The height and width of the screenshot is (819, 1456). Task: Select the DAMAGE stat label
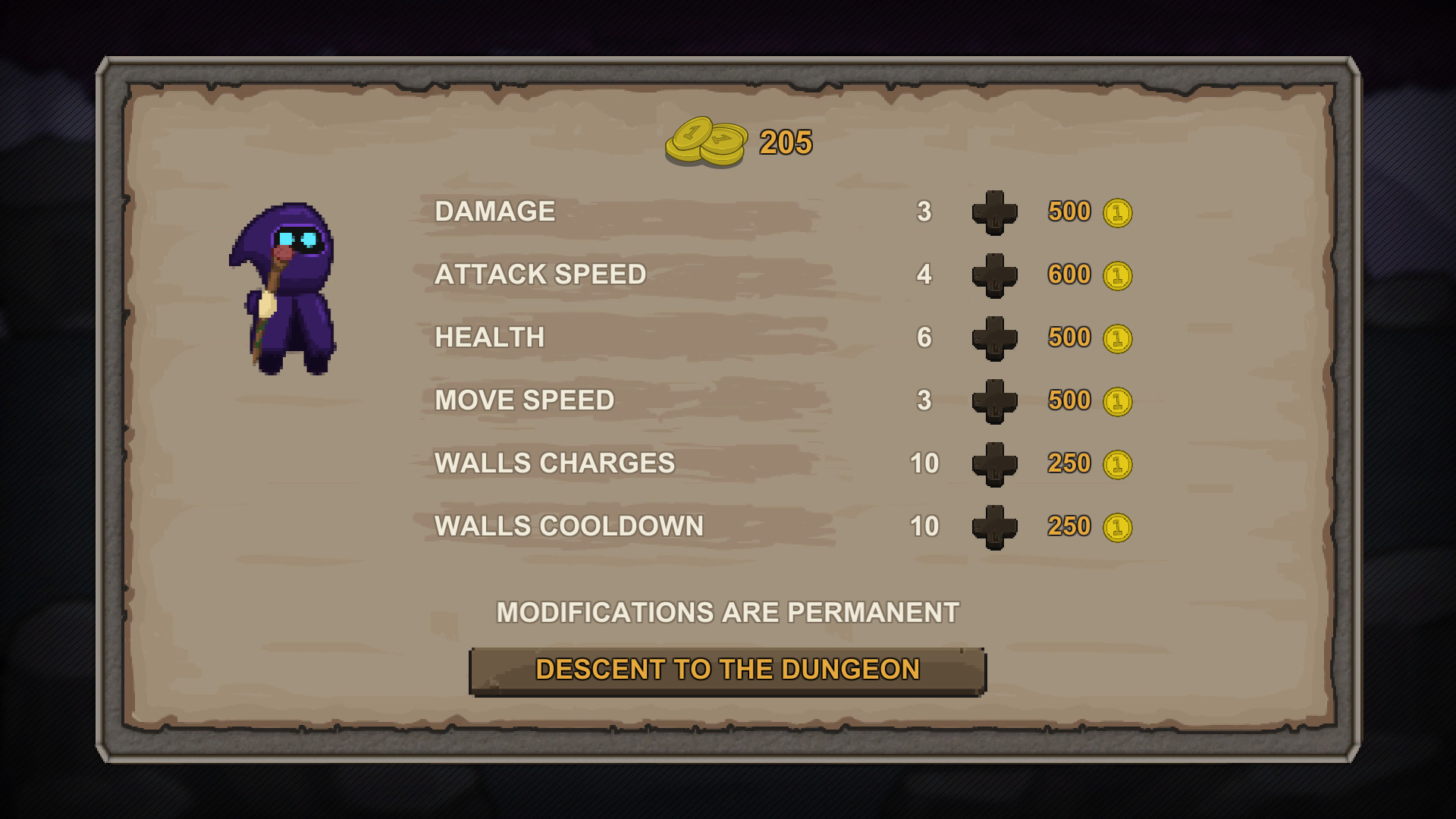tap(494, 212)
